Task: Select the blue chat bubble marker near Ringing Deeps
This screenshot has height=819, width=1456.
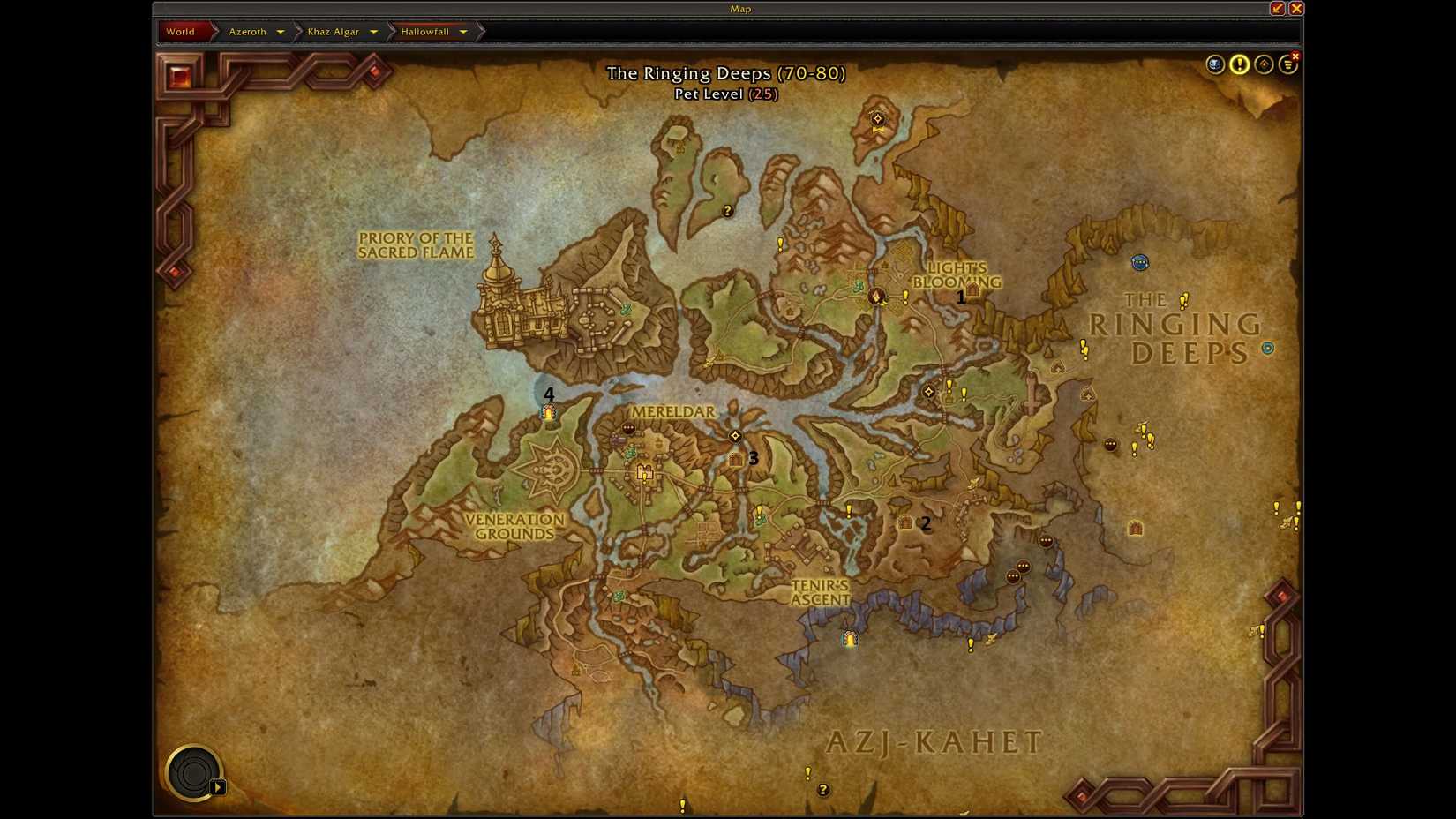Action: (x=1140, y=262)
